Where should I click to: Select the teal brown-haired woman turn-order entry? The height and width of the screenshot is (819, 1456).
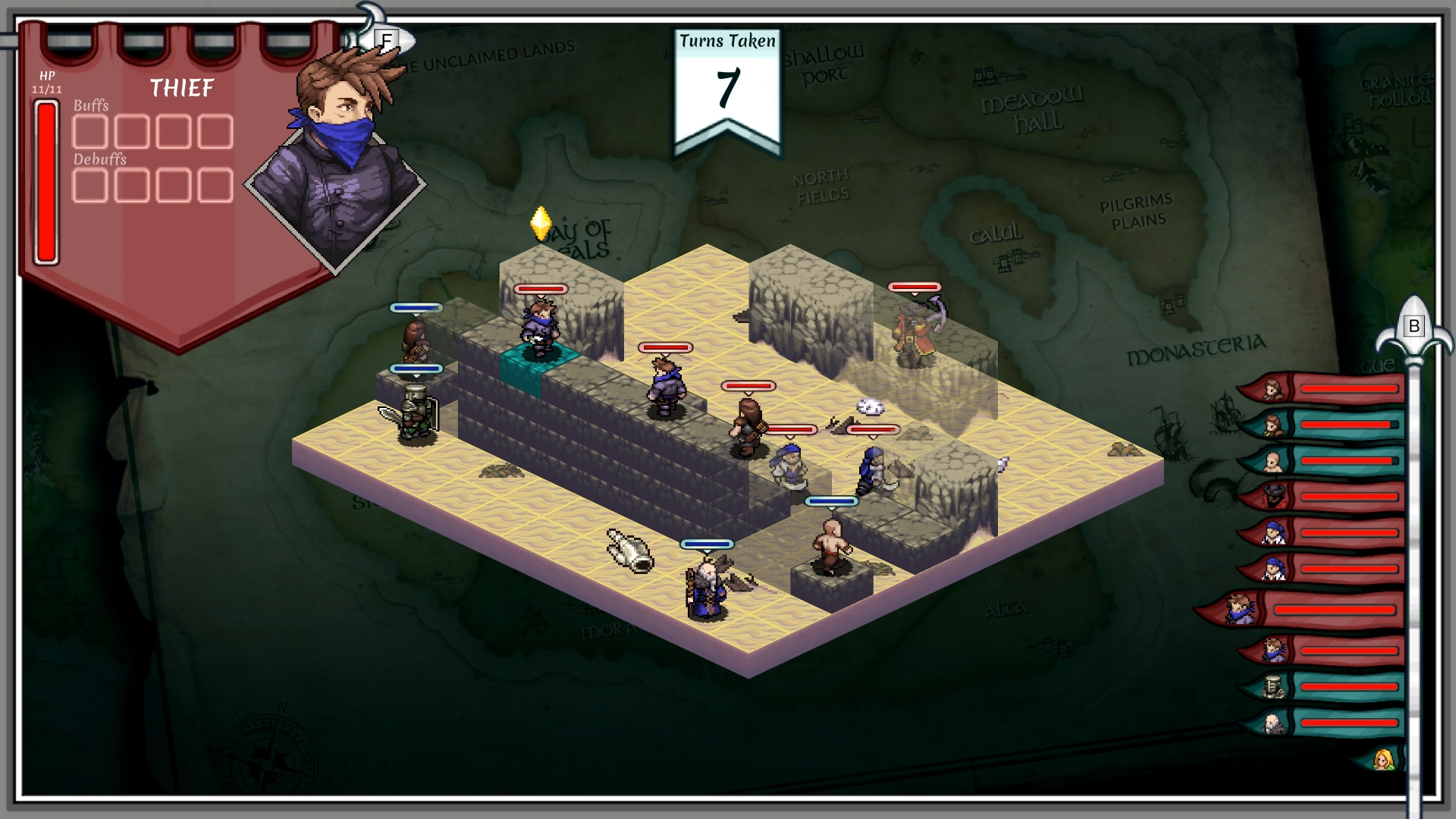(x=1319, y=425)
